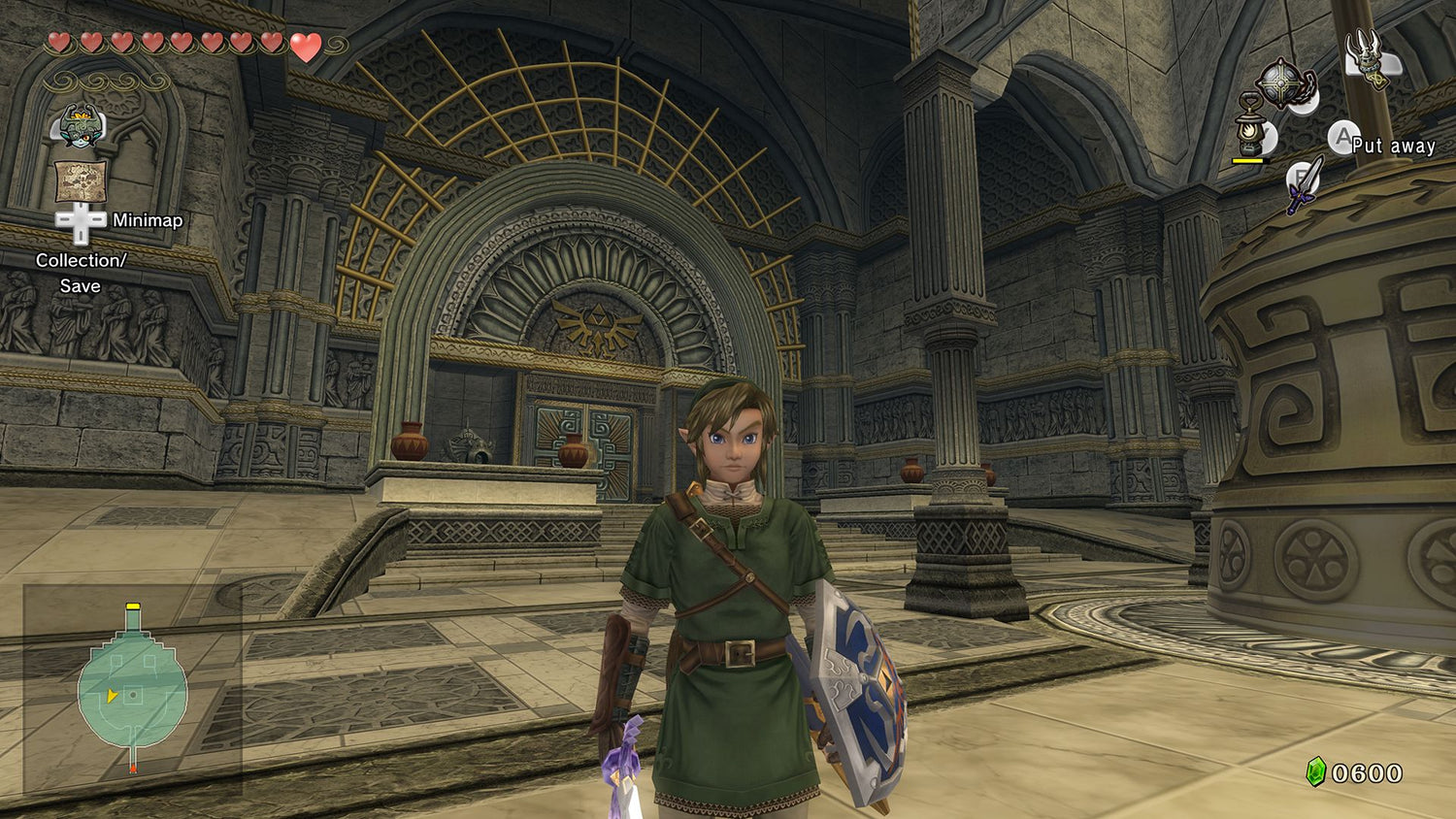Click the entrance marker on the minimap
The width and height of the screenshot is (1456, 819).
point(133,767)
